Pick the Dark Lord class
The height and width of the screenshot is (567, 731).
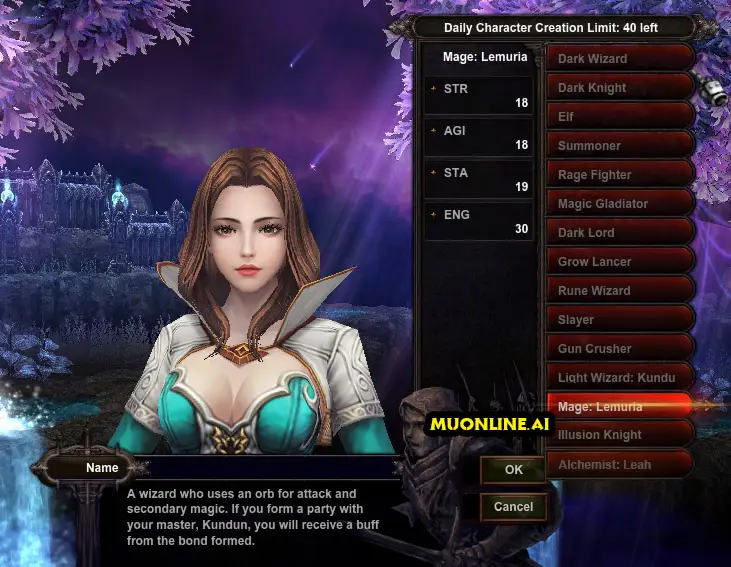point(618,232)
